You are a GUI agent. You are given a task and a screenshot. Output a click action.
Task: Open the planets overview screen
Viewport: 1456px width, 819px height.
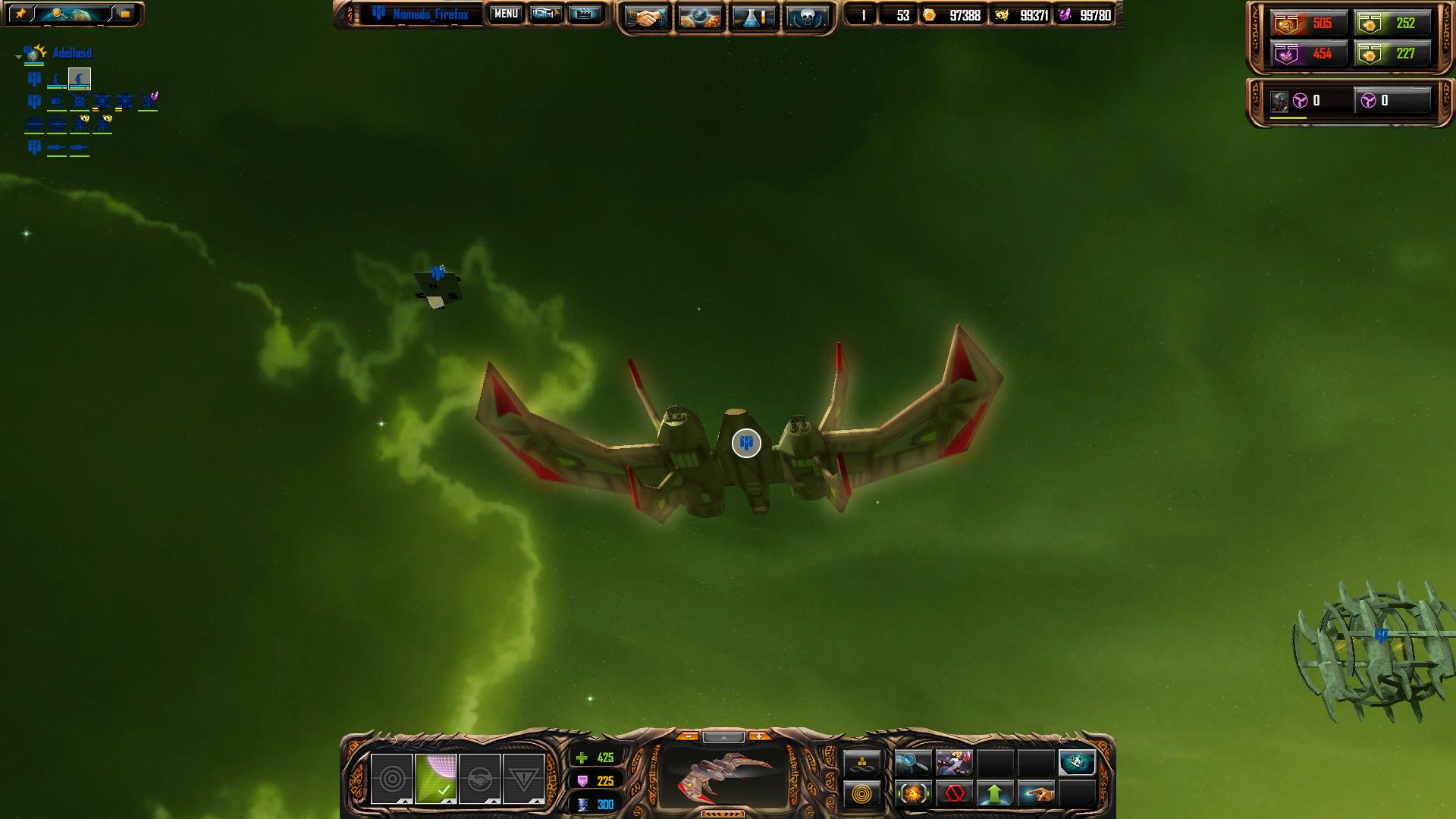[x=699, y=17]
